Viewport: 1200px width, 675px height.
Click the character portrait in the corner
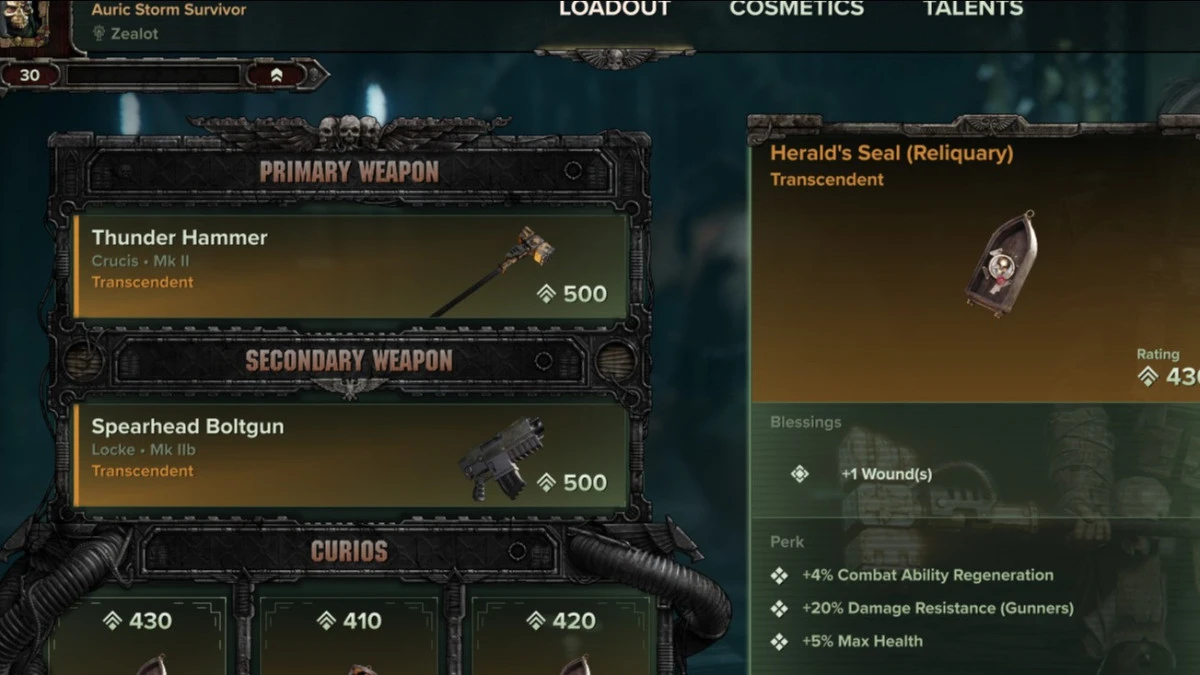[x=25, y=18]
